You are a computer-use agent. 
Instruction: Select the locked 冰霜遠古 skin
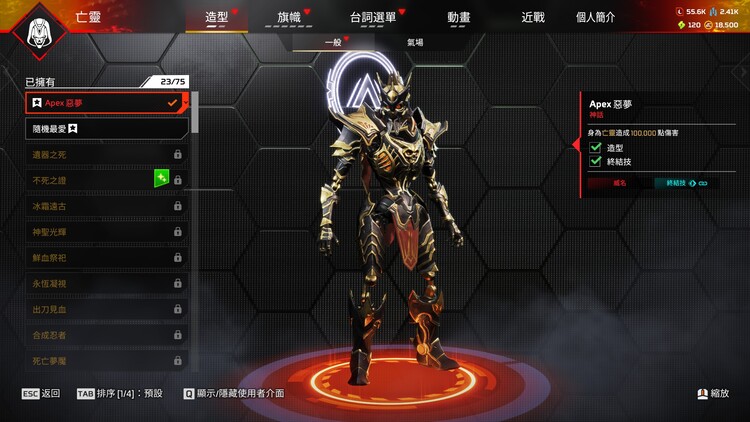(106, 206)
